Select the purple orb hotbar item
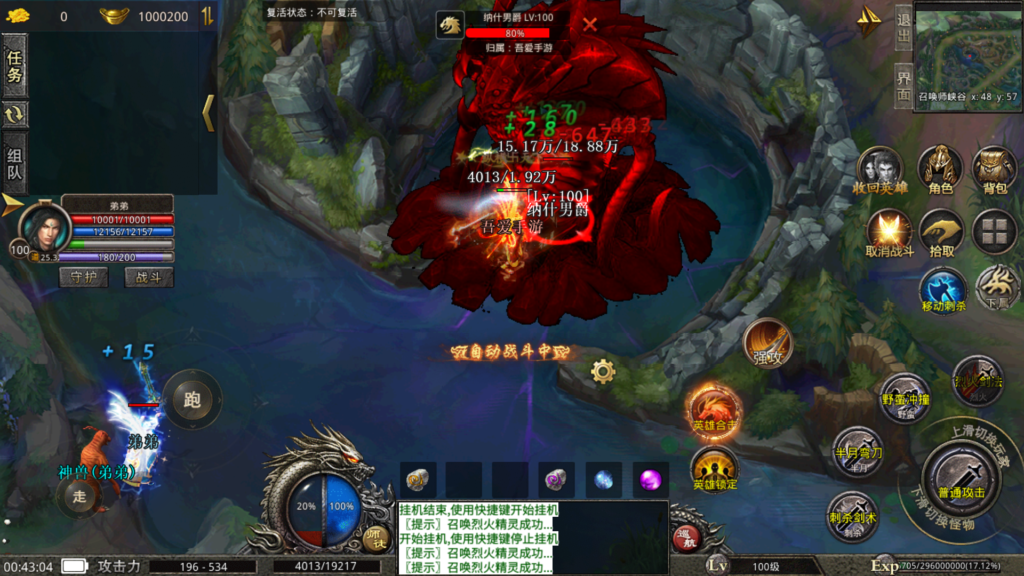The height and width of the screenshot is (576, 1024). (653, 479)
